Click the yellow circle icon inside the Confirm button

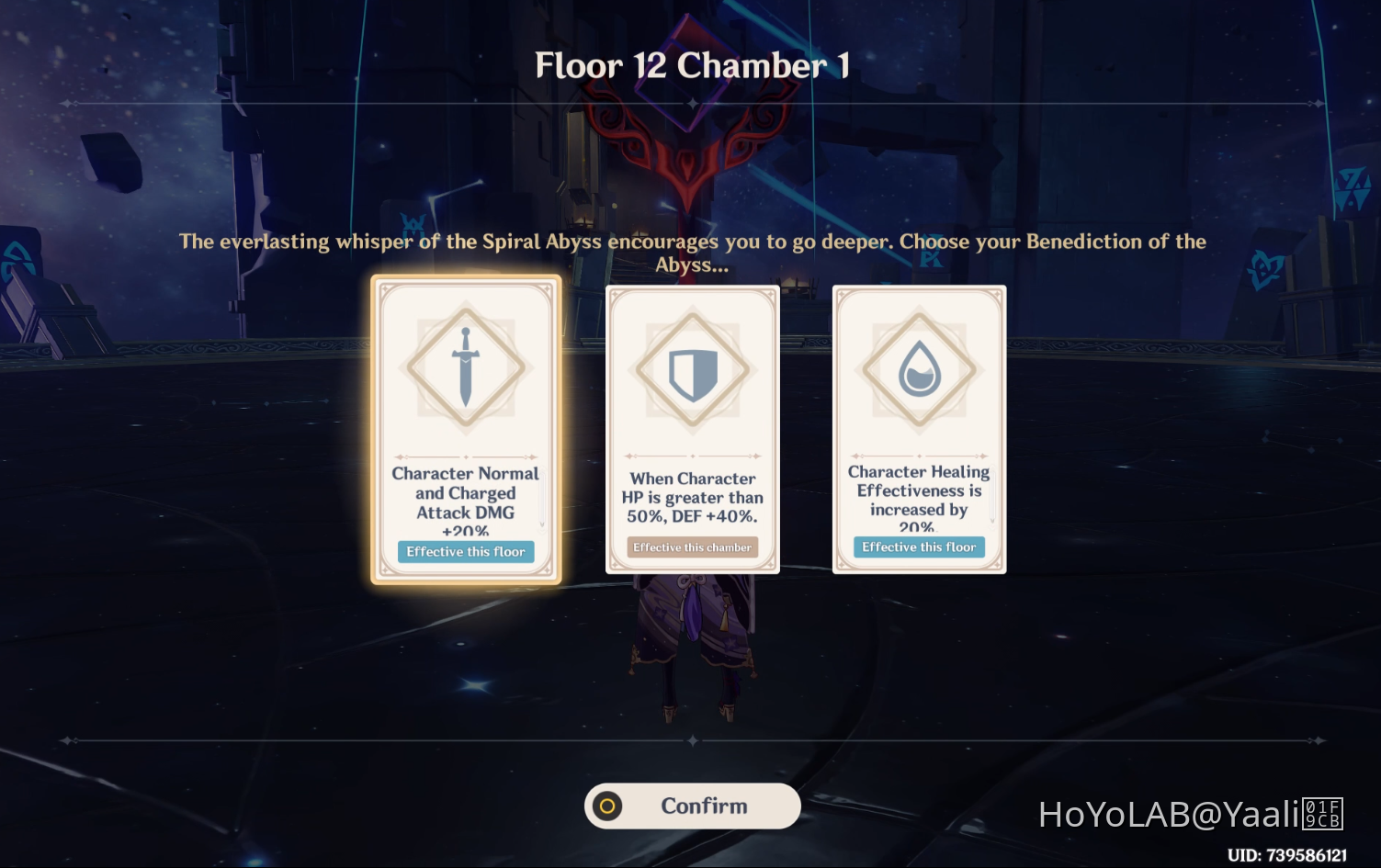coord(608,806)
